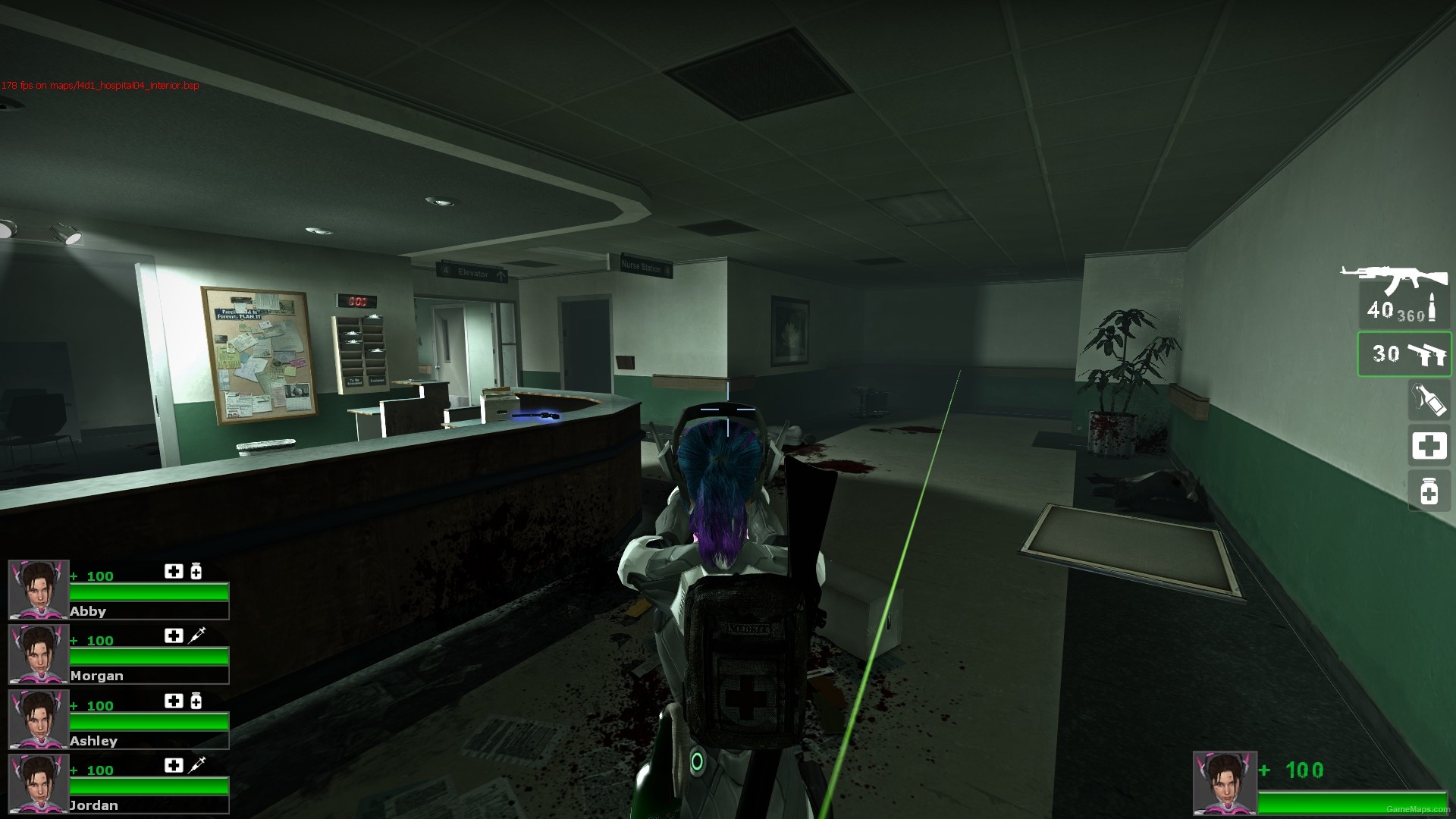
Task: Click Jordan's medkit cross icon
Action: click(173, 766)
